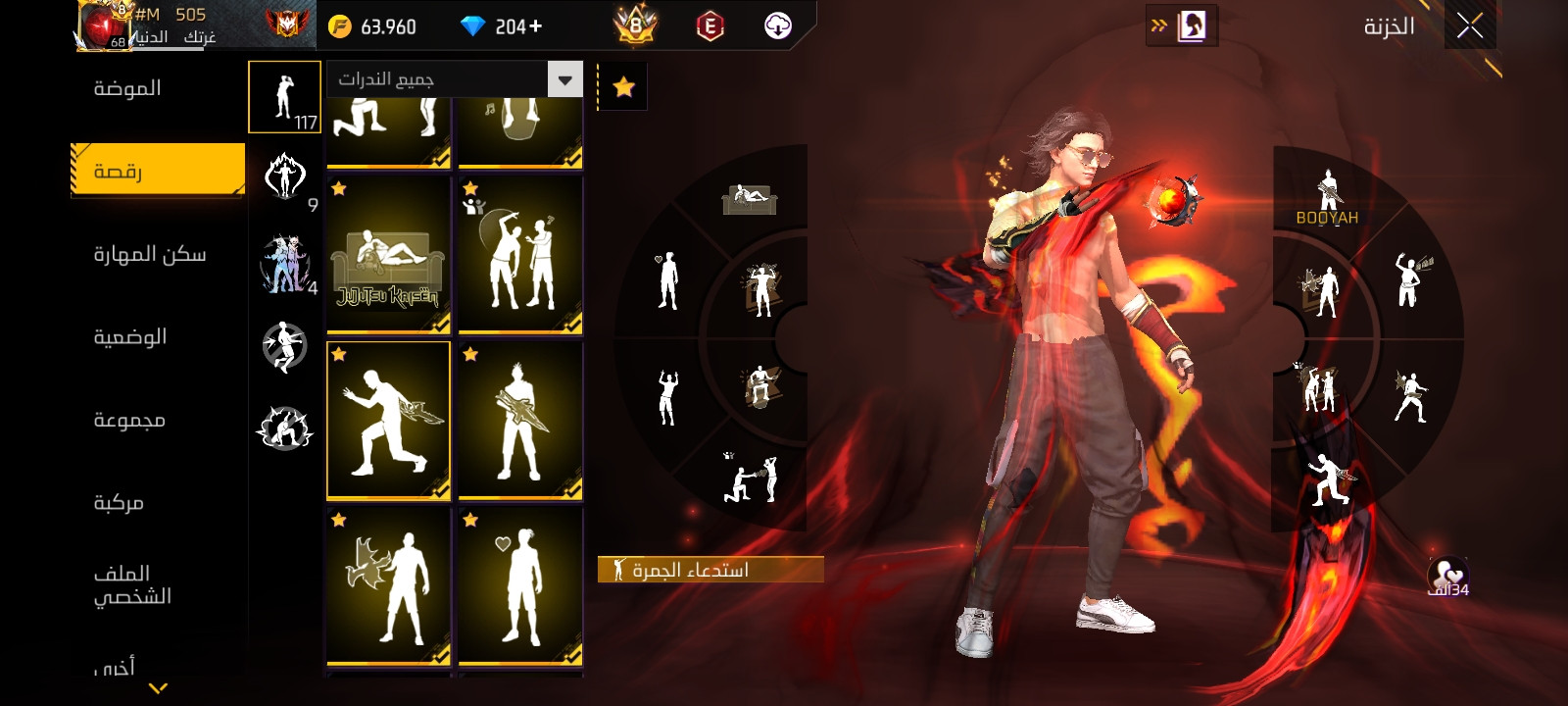The image size is (1568, 706).
Task: Pick the bat-winged emote tile
Action: click(x=388, y=586)
